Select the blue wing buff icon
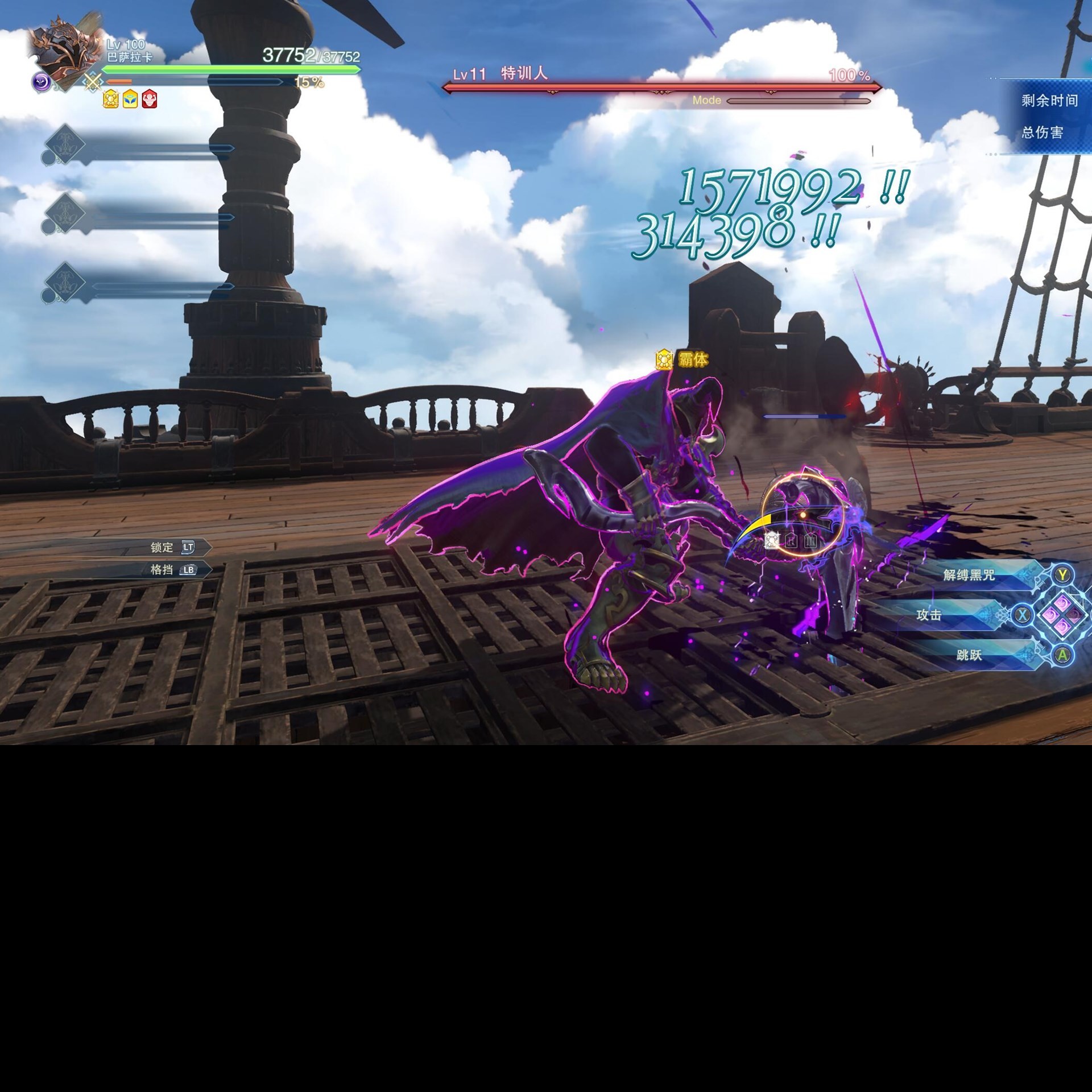1092x1092 pixels. point(129,100)
